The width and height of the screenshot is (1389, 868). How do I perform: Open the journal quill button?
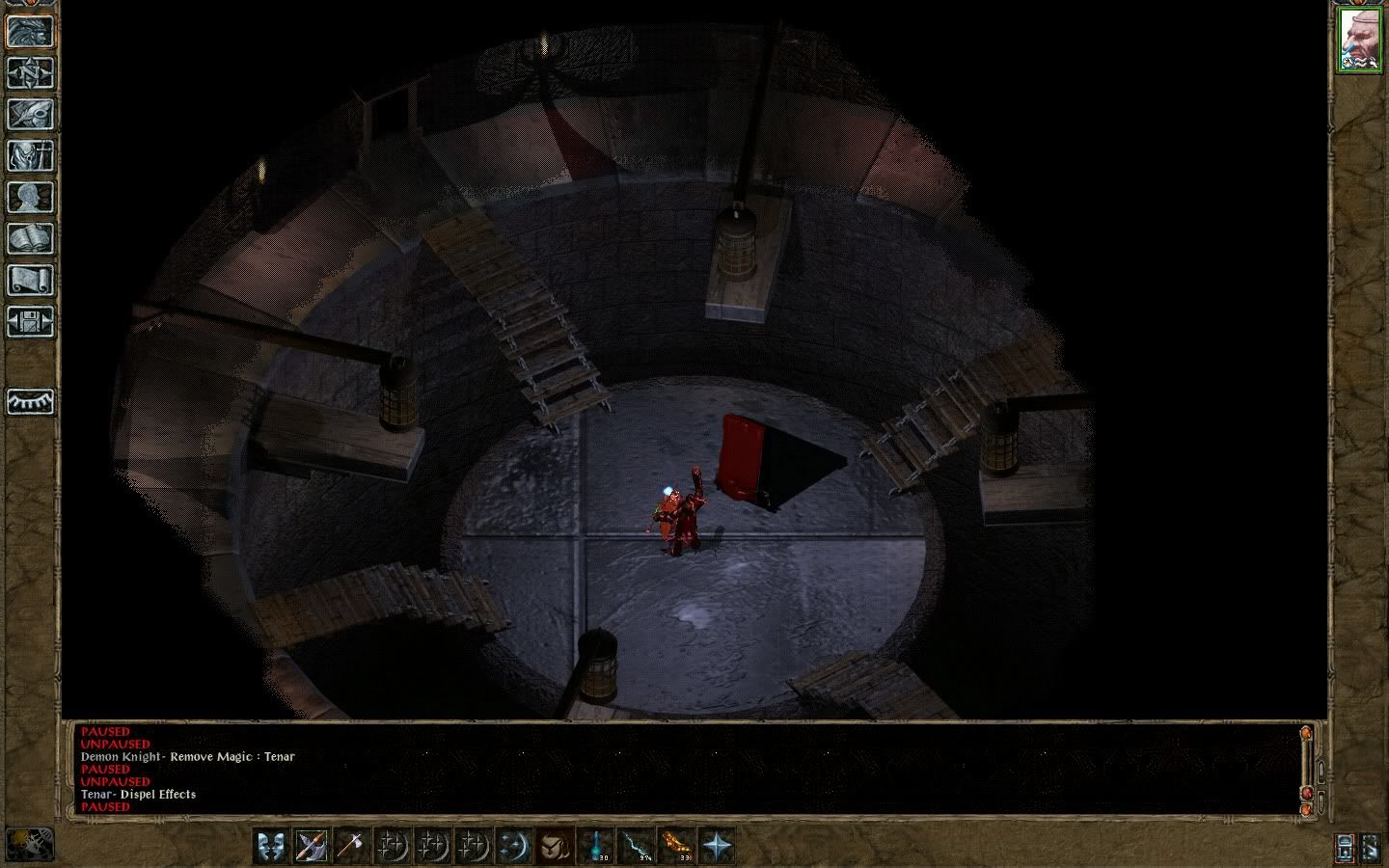(x=30, y=114)
